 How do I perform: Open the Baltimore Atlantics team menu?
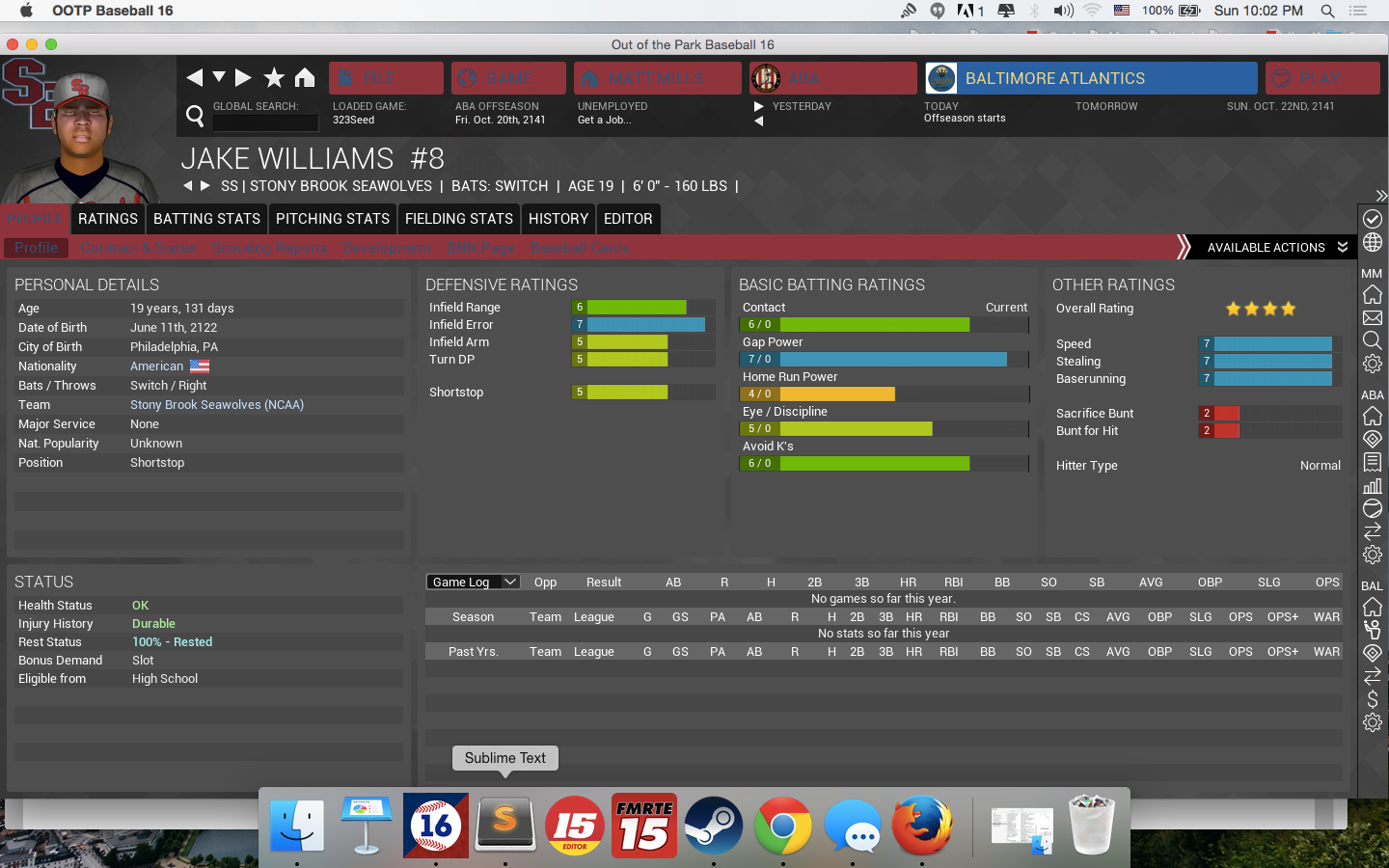tap(1090, 78)
